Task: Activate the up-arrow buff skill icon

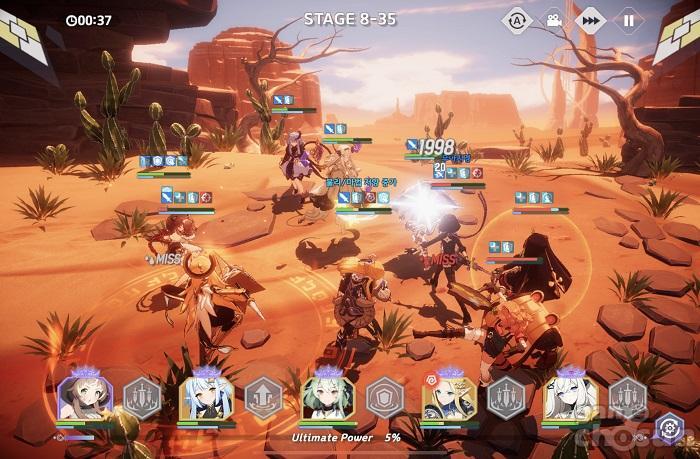Action: (264, 397)
